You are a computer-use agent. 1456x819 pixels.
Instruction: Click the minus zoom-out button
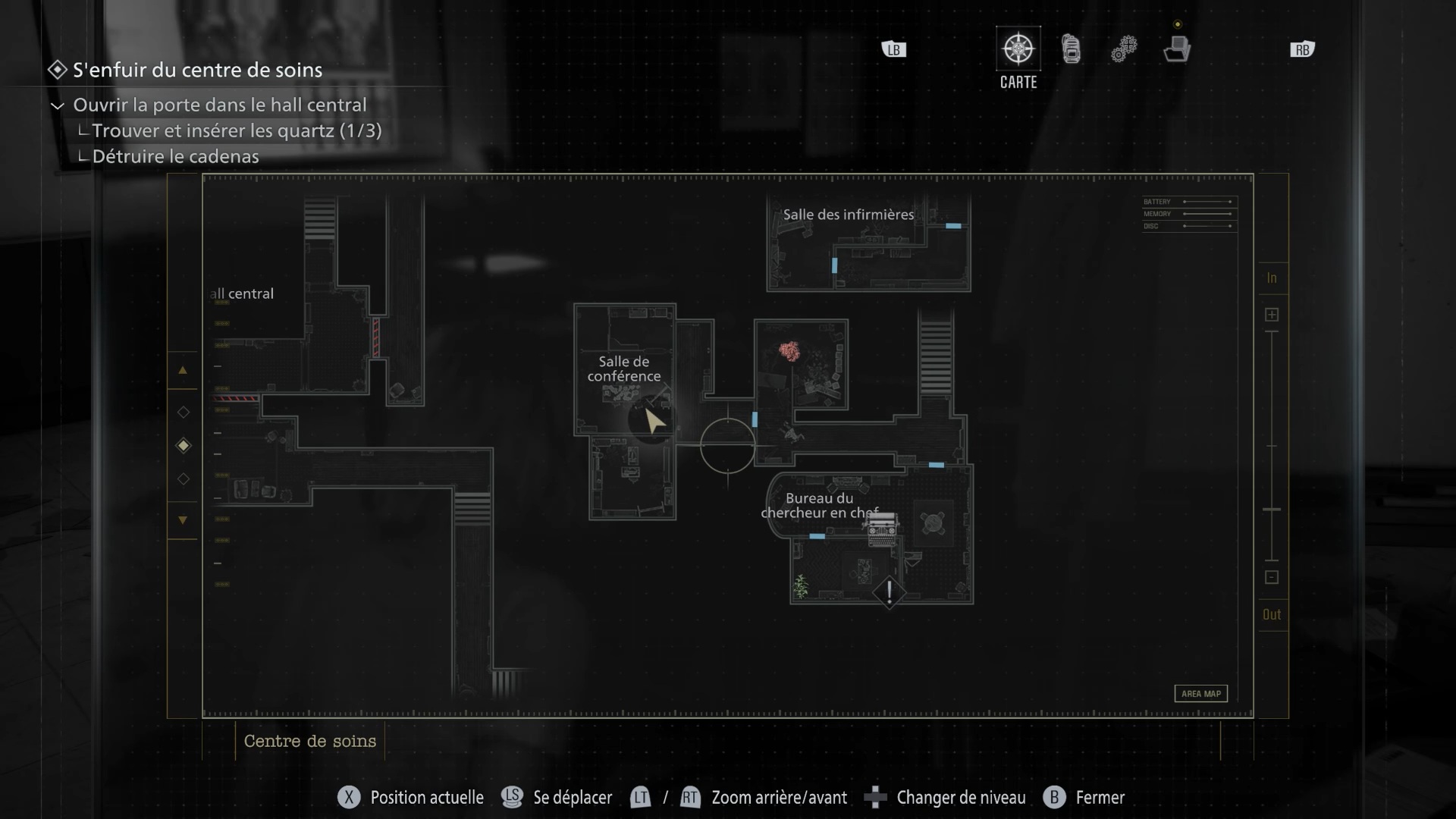[1272, 578]
